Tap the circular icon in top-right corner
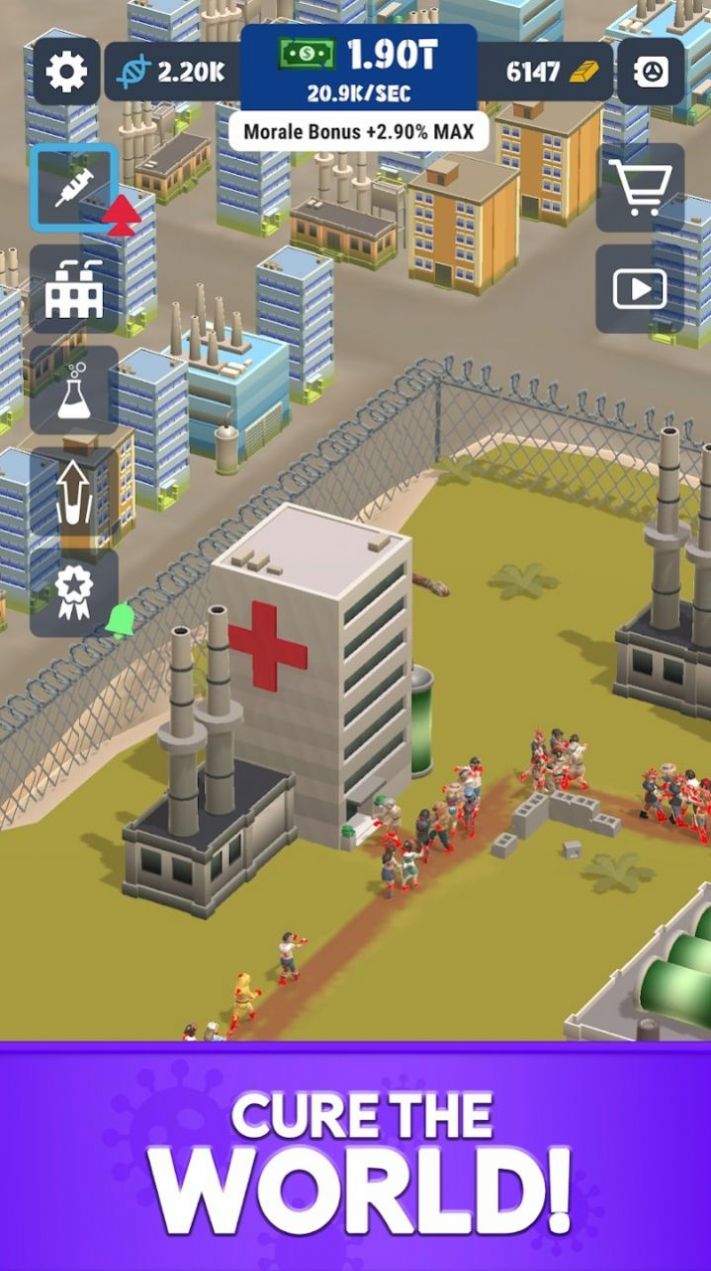This screenshot has width=711, height=1271. (x=651, y=72)
